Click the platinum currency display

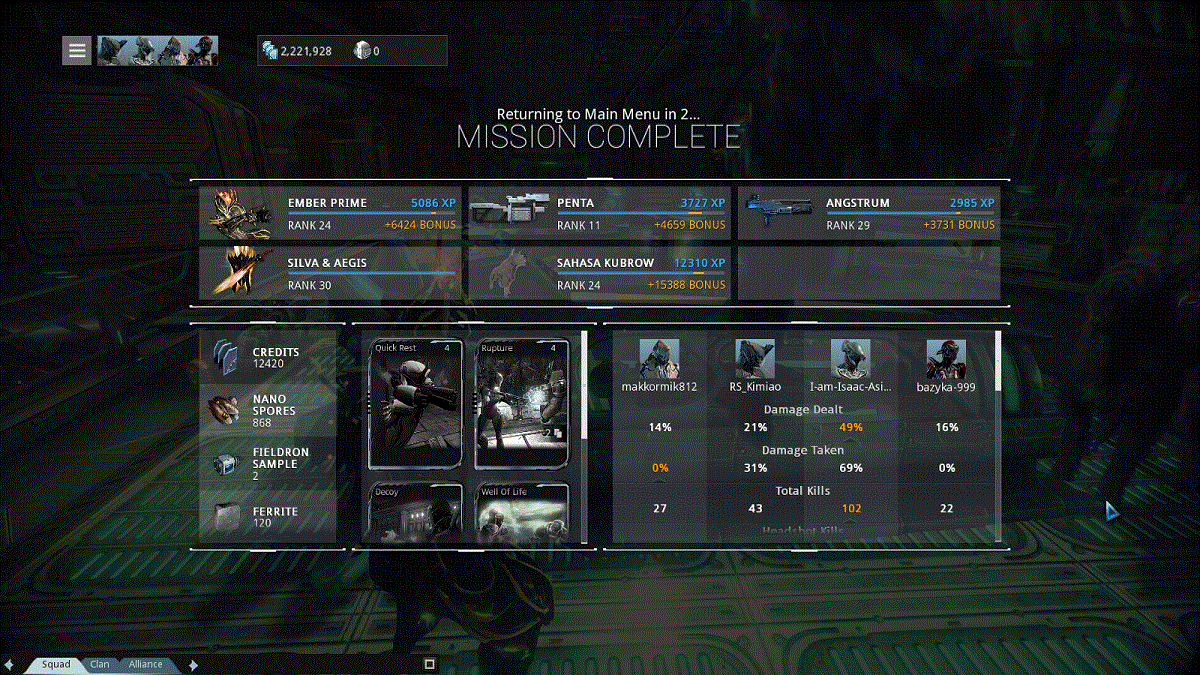(367, 51)
